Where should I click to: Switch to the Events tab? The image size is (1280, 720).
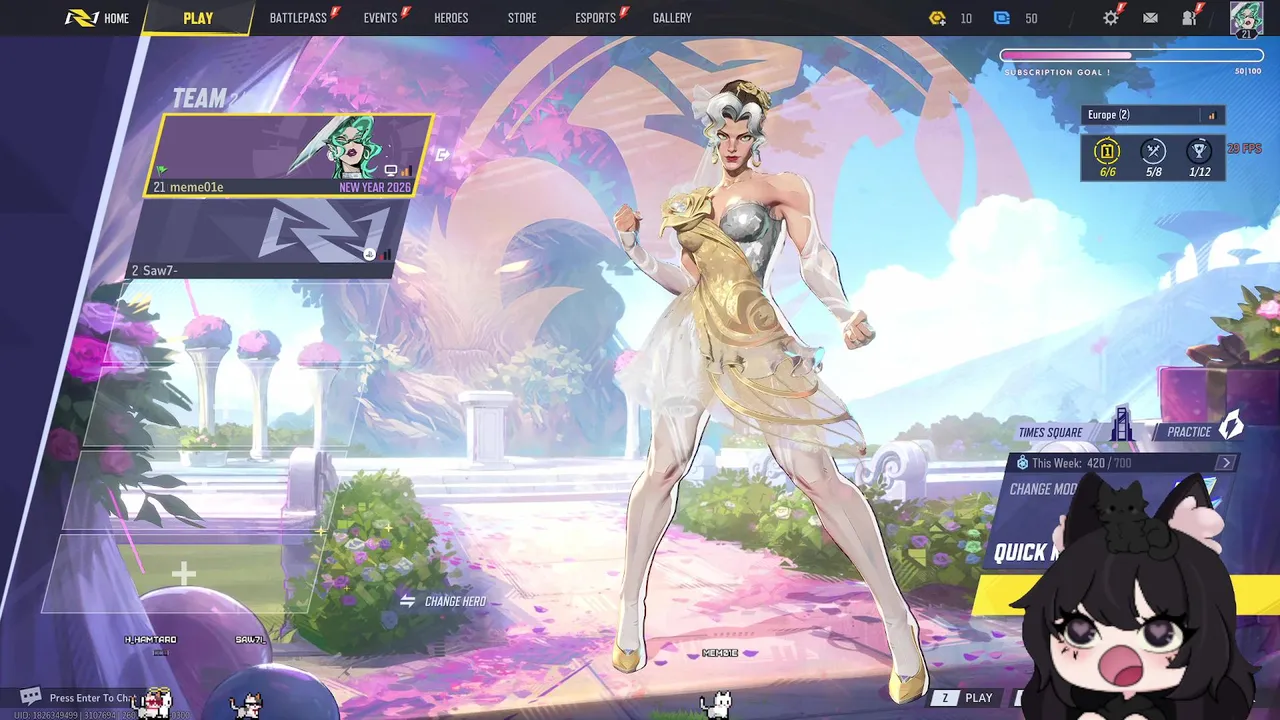[380, 18]
